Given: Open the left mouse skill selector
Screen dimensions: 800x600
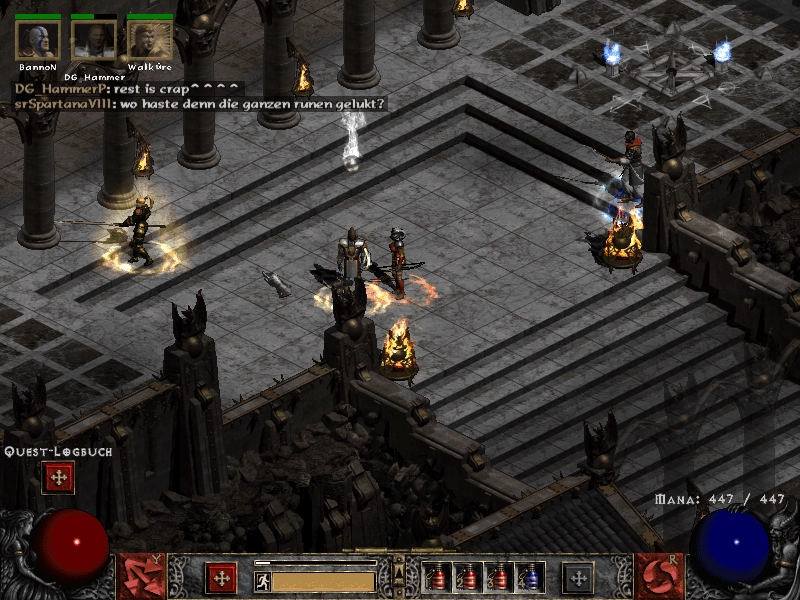Looking at the screenshot, I should [x=141, y=577].
